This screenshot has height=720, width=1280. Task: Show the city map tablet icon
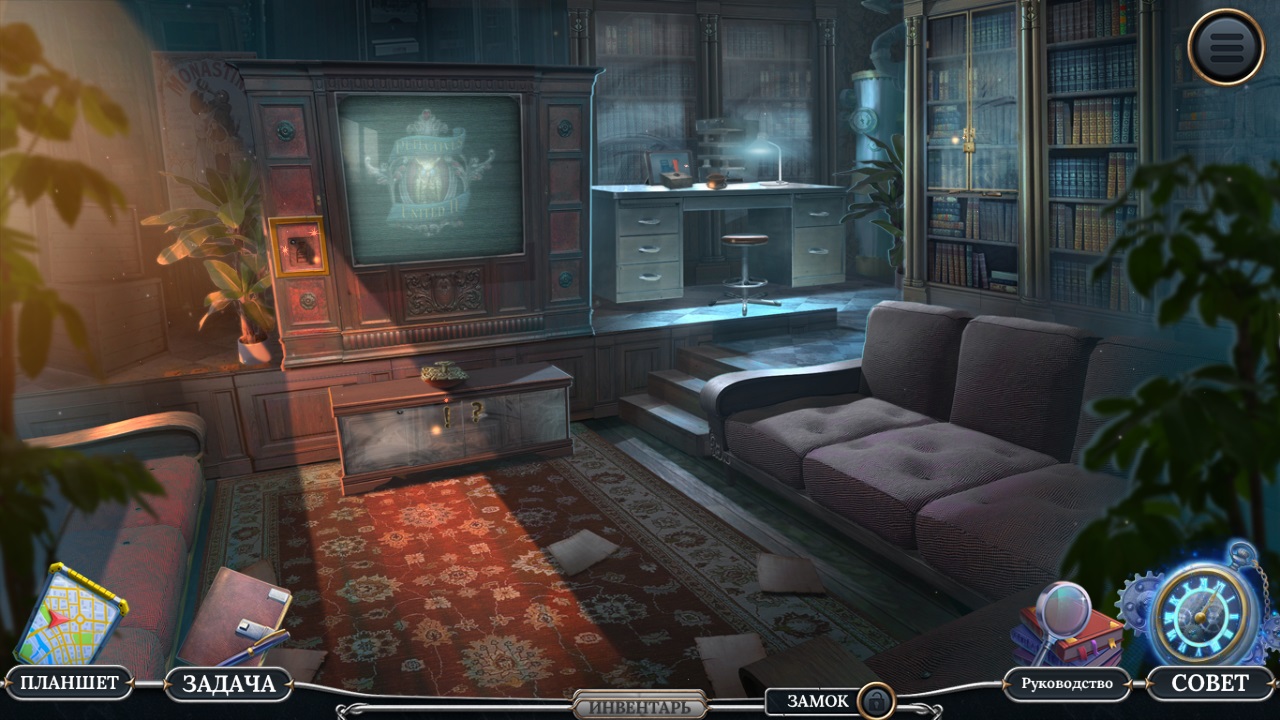[x=70, y=613]
